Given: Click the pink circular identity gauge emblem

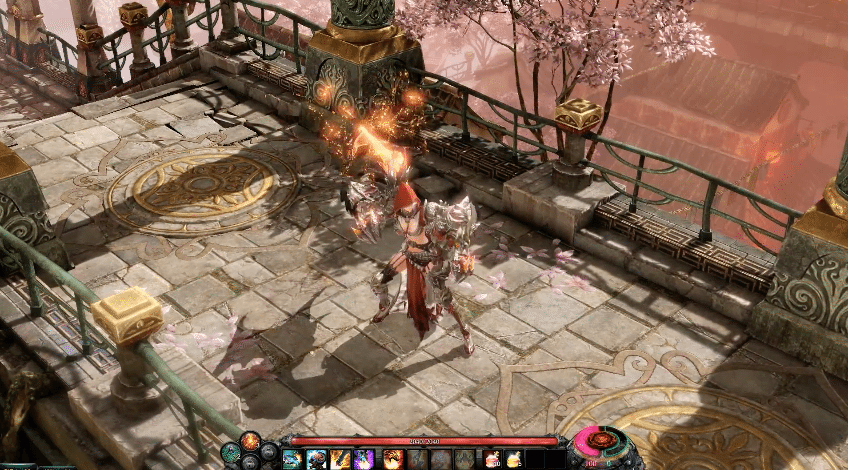Looking at the screenshot, I should (x=600, y=441).
